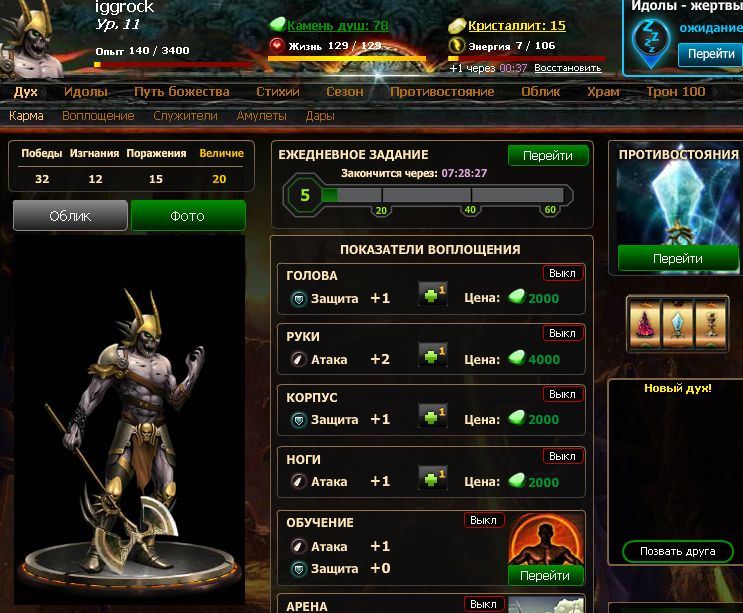Show the Амулеты subtab
743x613 pixels.
click(x=261, y=116)
